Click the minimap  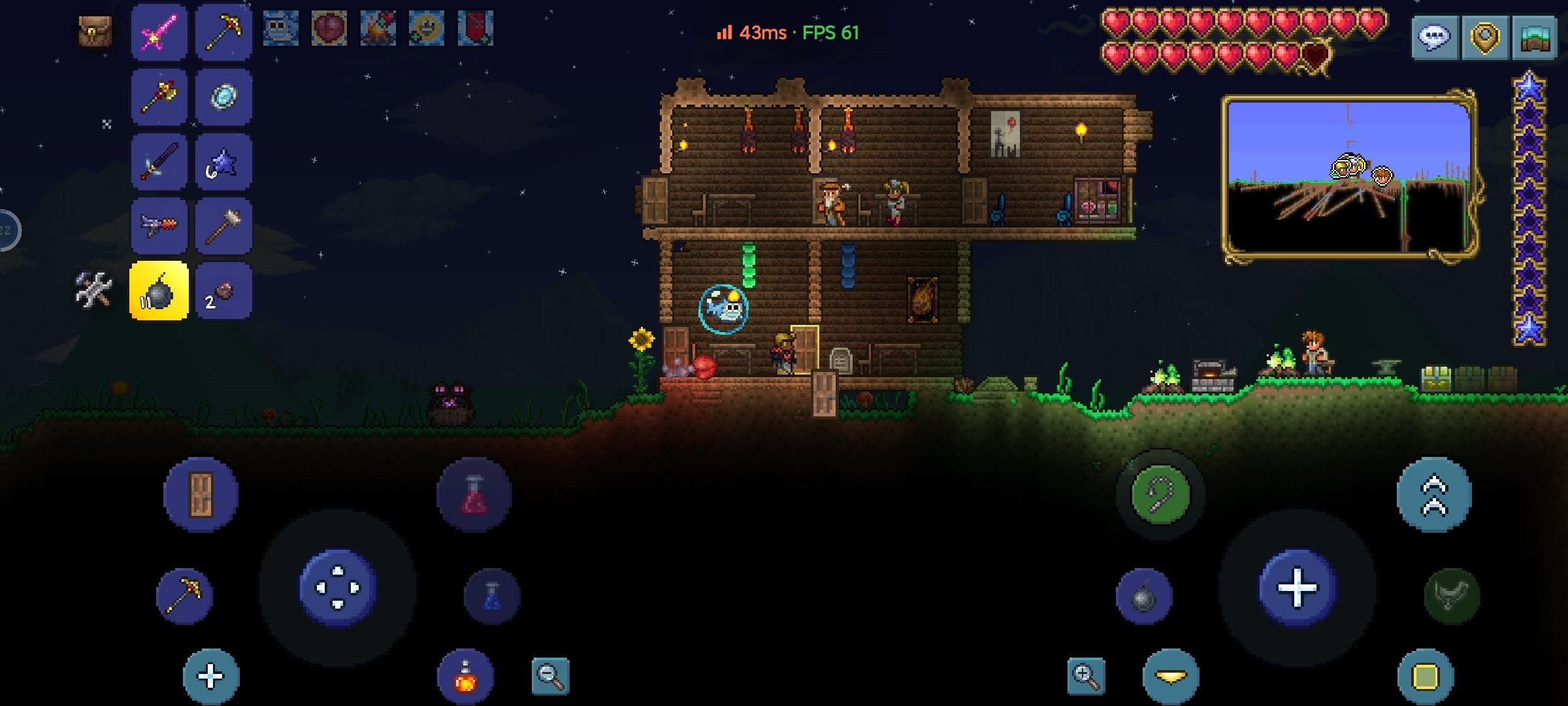1350,178
